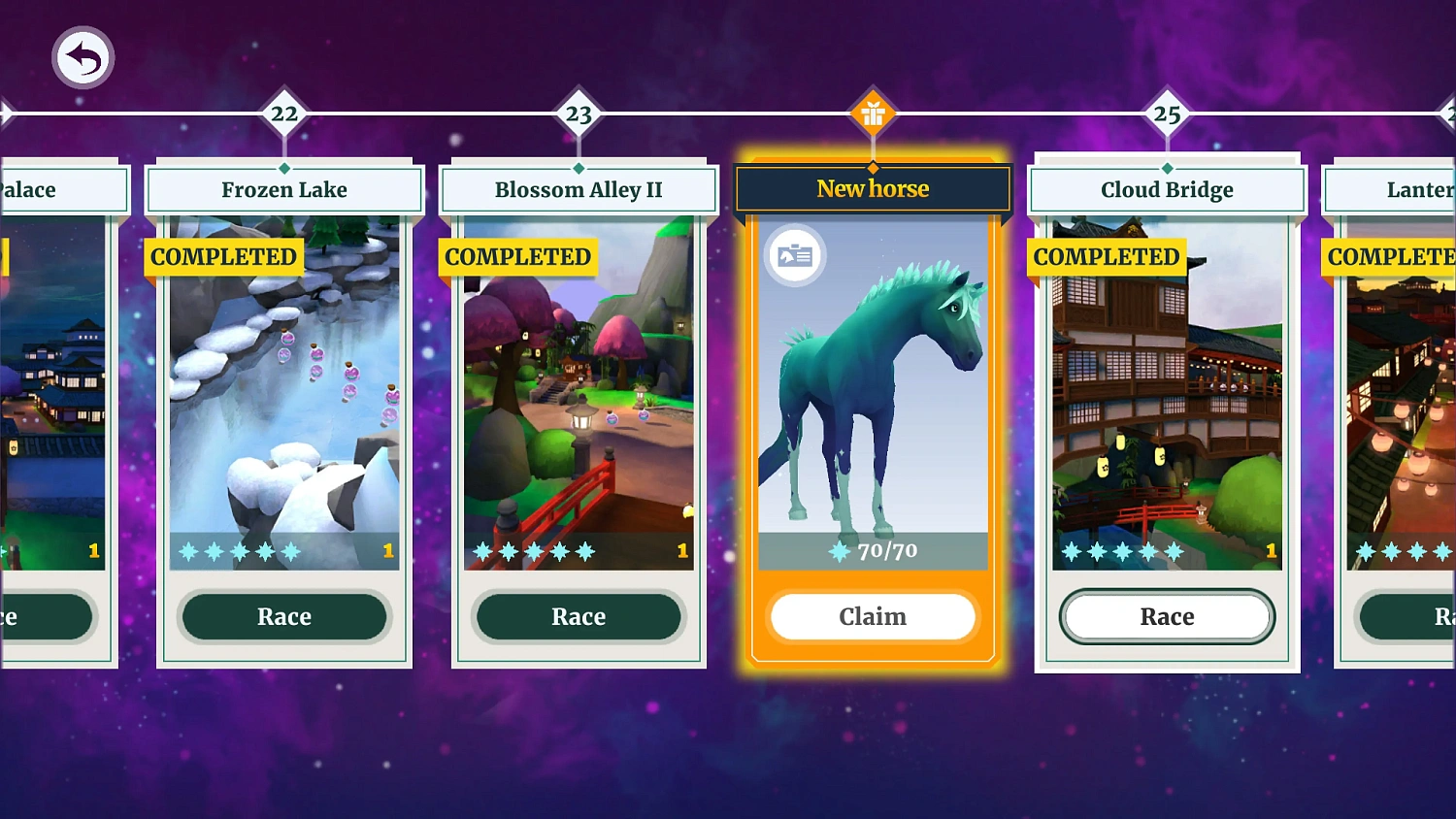Start a race on Cloud Bridge

(1167, 616)
